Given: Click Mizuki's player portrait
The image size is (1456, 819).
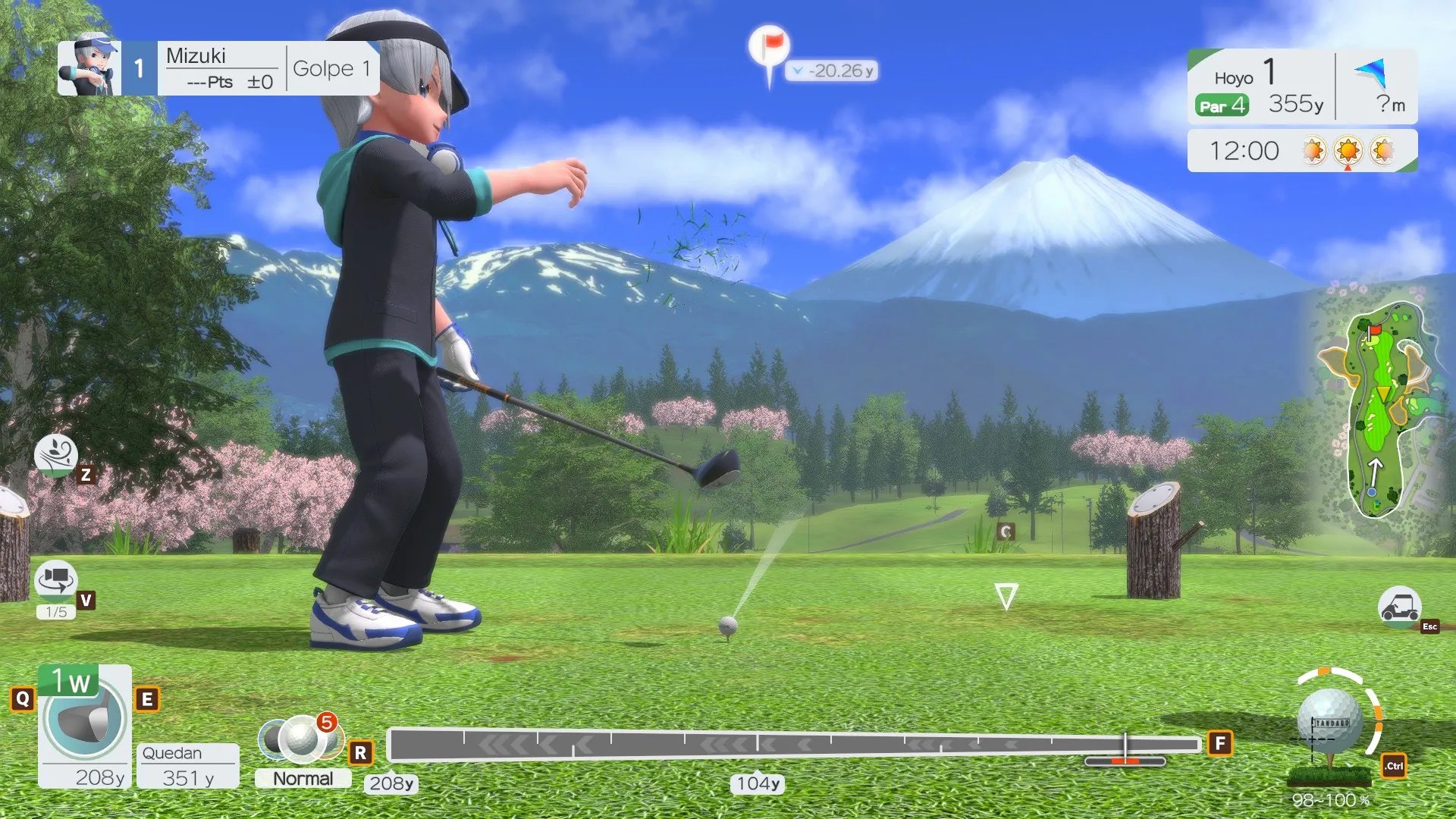Looking at the screenshot, I should pyautogui.click(x=89, y=68).
